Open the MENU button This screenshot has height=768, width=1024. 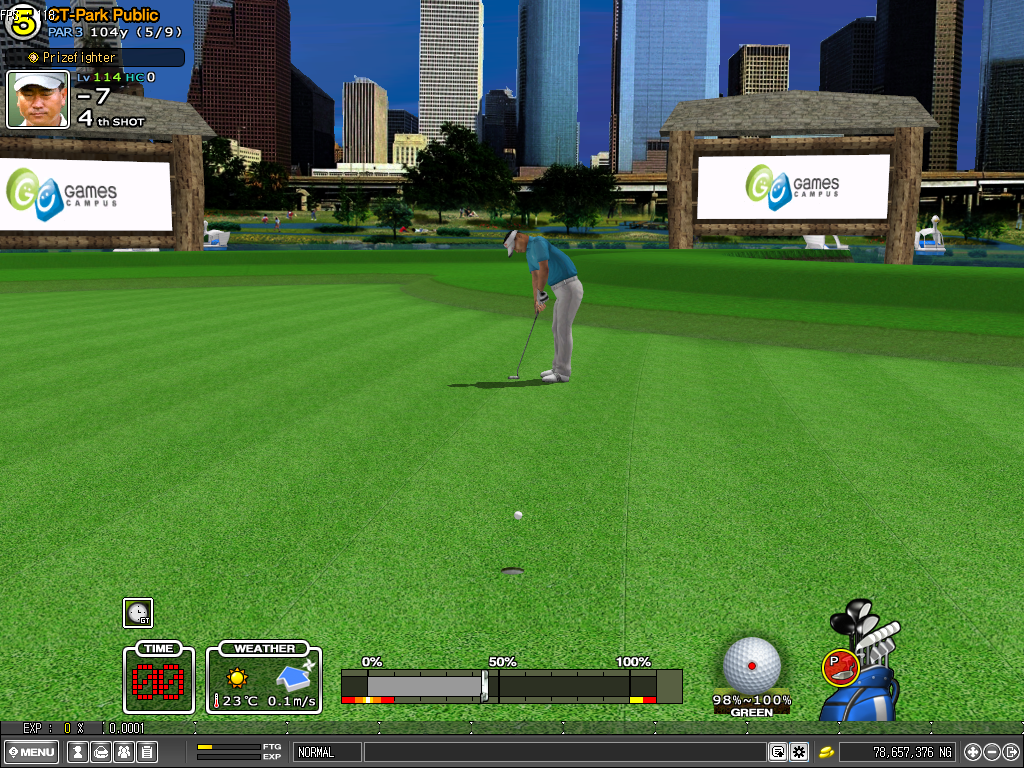point(32,752)
